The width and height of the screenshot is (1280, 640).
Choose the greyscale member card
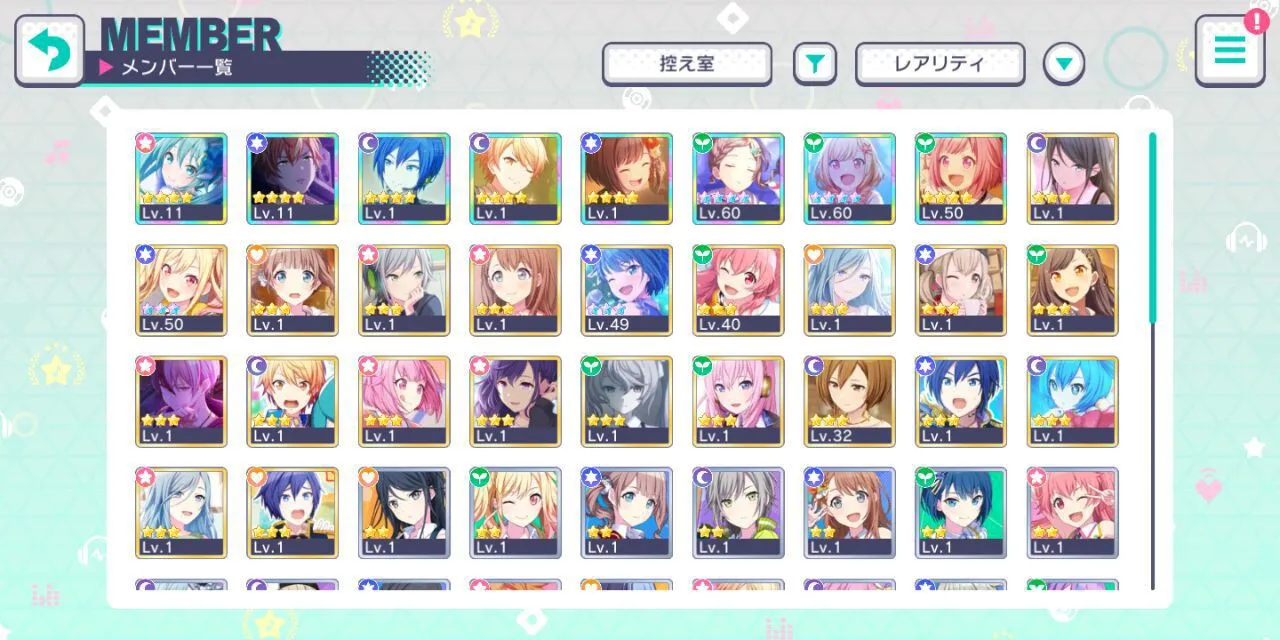[x=627, y=401]
